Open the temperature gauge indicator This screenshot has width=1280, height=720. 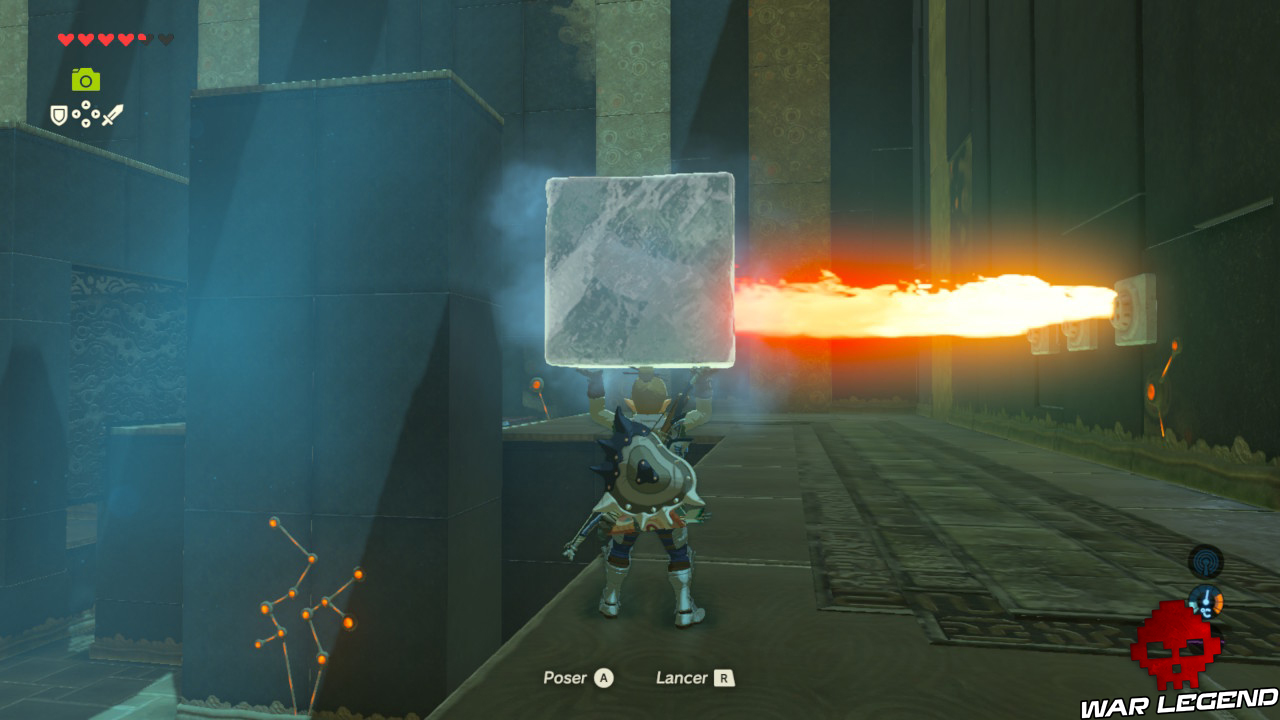pos(1206,603)
